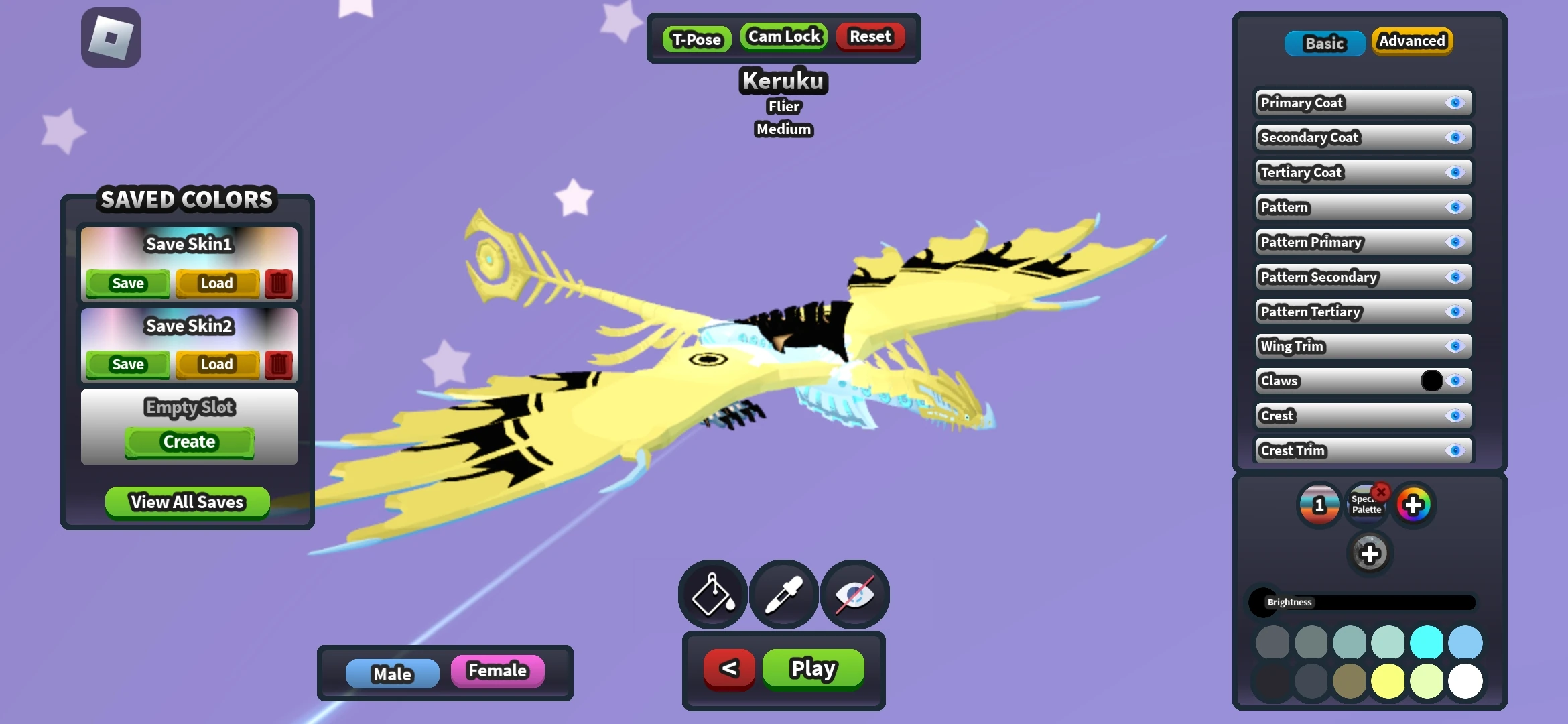
Task: Hide the creature preview with the eye icon
Action: [855, 594]
